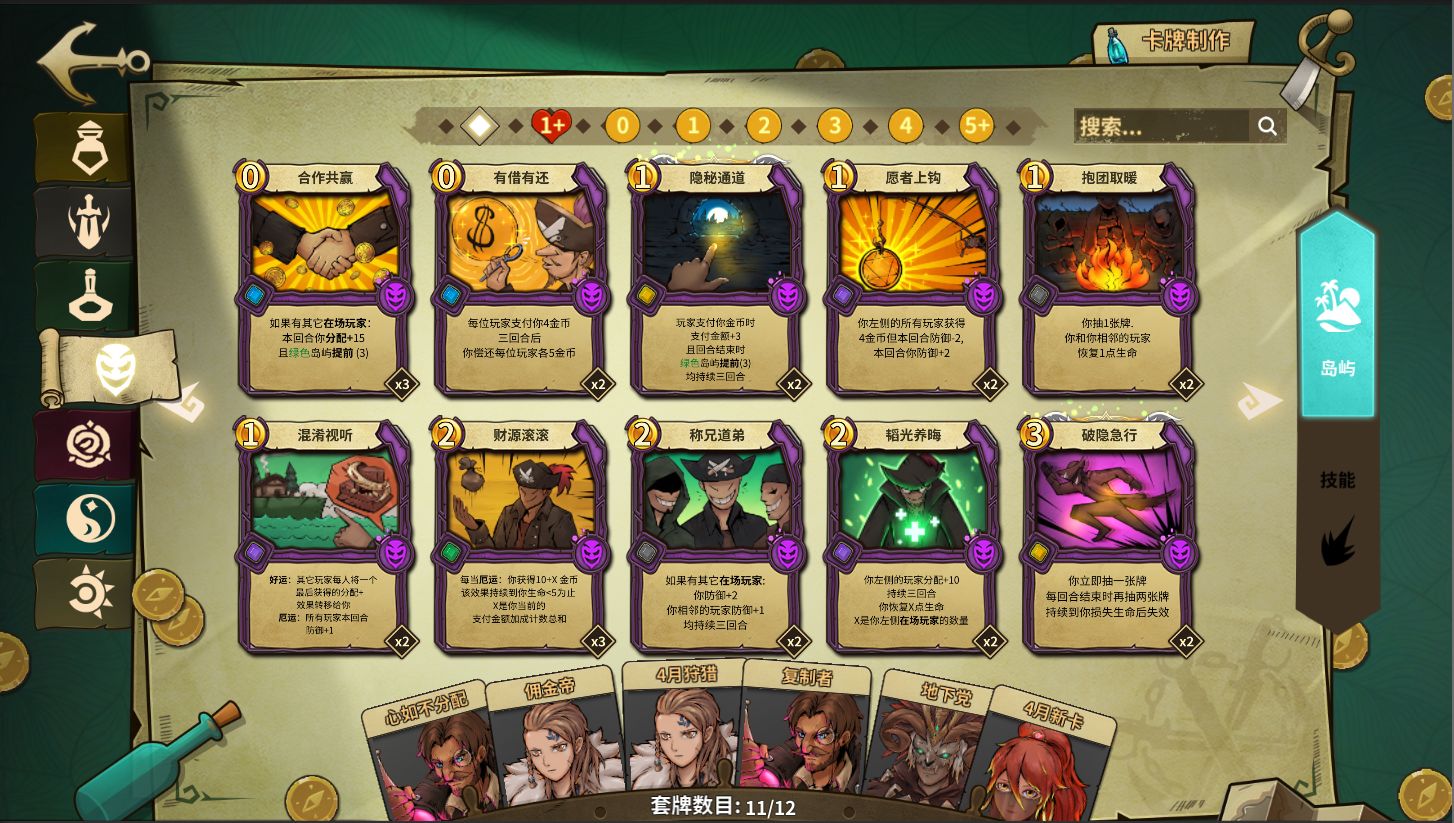The width and height of the screenshot is (1454, 823).
Task: Switch to the 技能 skill tab
Action: tap(1337, 515)
